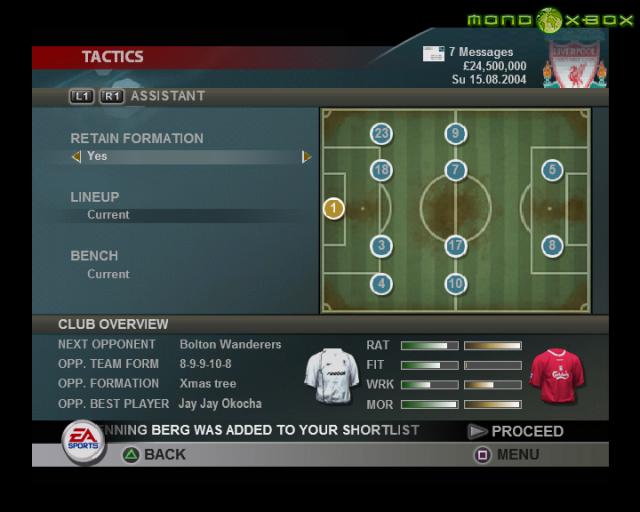Open the Menu option

coord(506,455)
